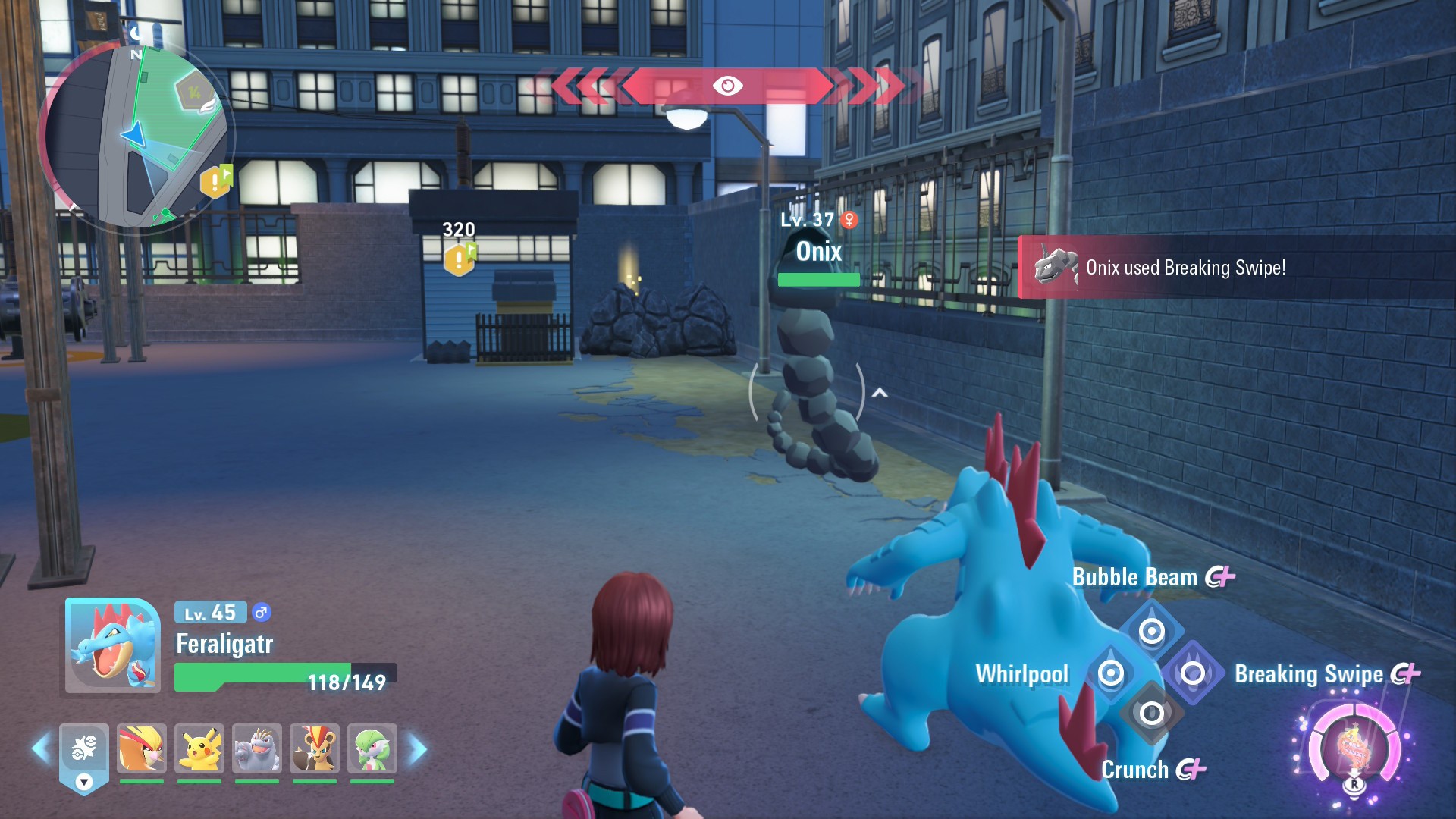Click the red eye alert indicator
Screen dimensions: 1456x819
point(727,86)
